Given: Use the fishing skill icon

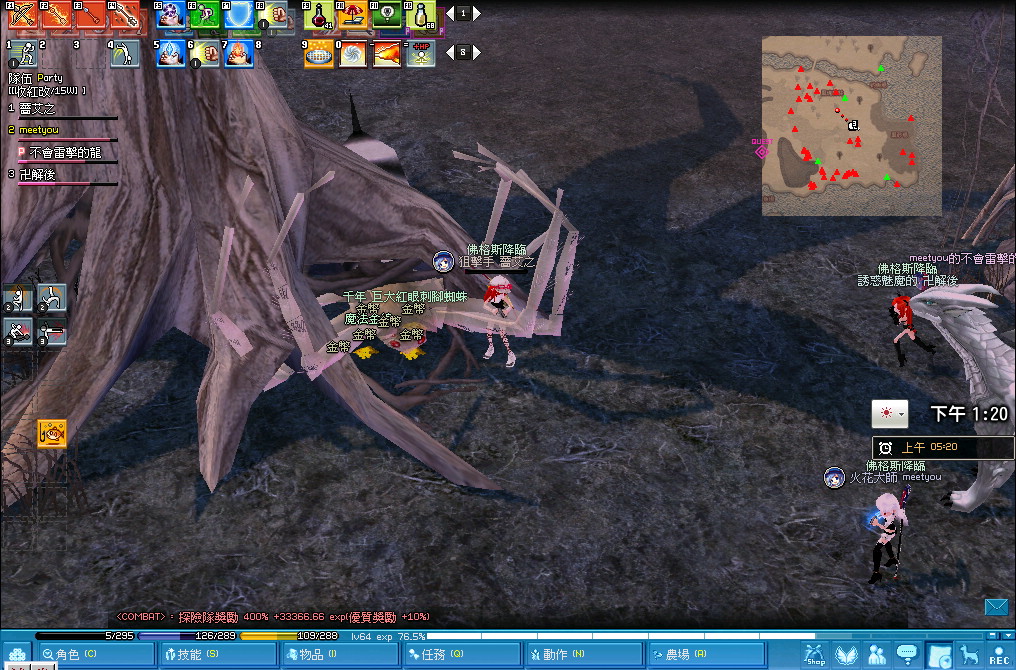Looking at the screenshot, I should pos(52,434).
